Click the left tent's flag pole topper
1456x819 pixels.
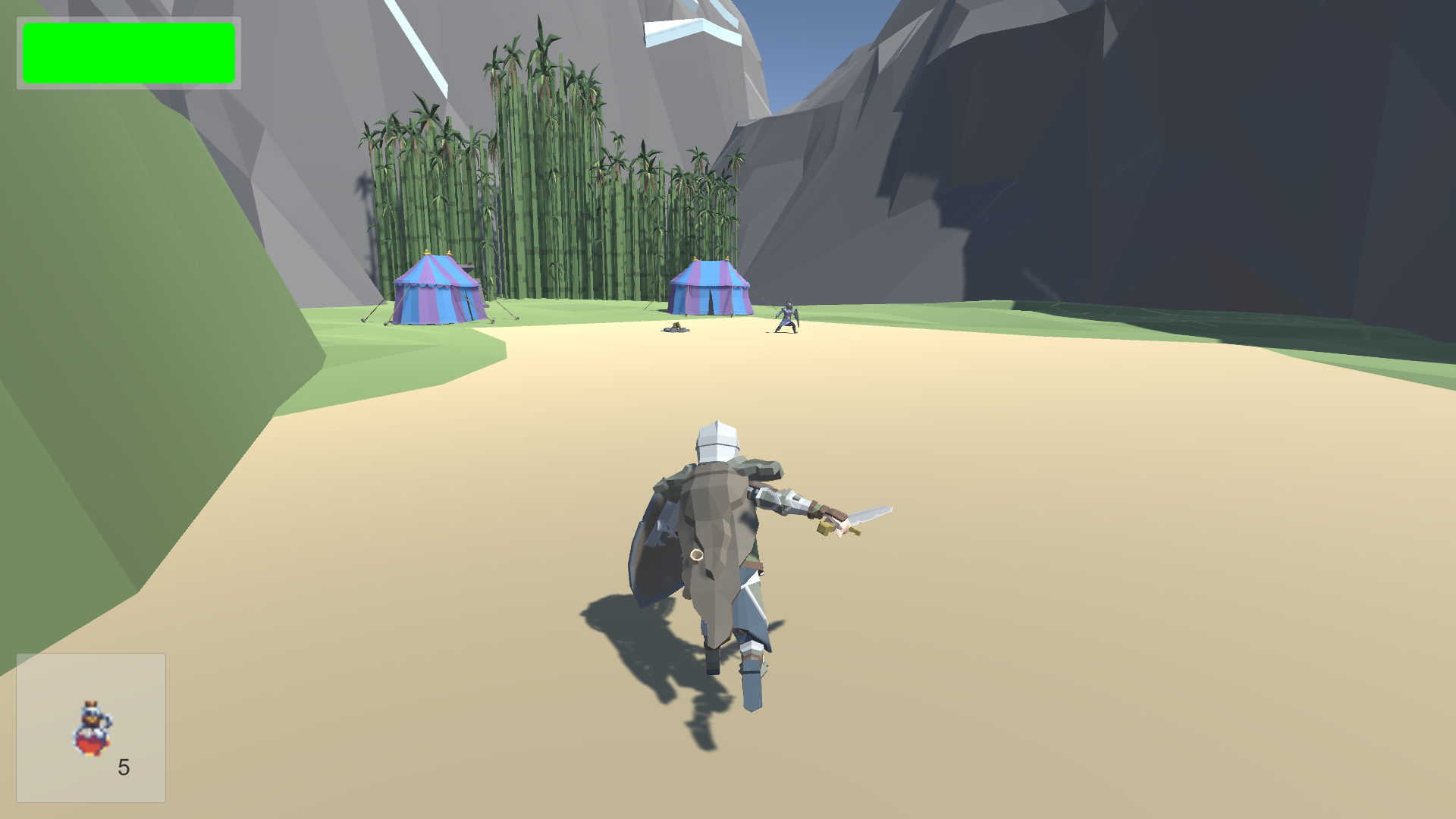click(x=427, y=253)
